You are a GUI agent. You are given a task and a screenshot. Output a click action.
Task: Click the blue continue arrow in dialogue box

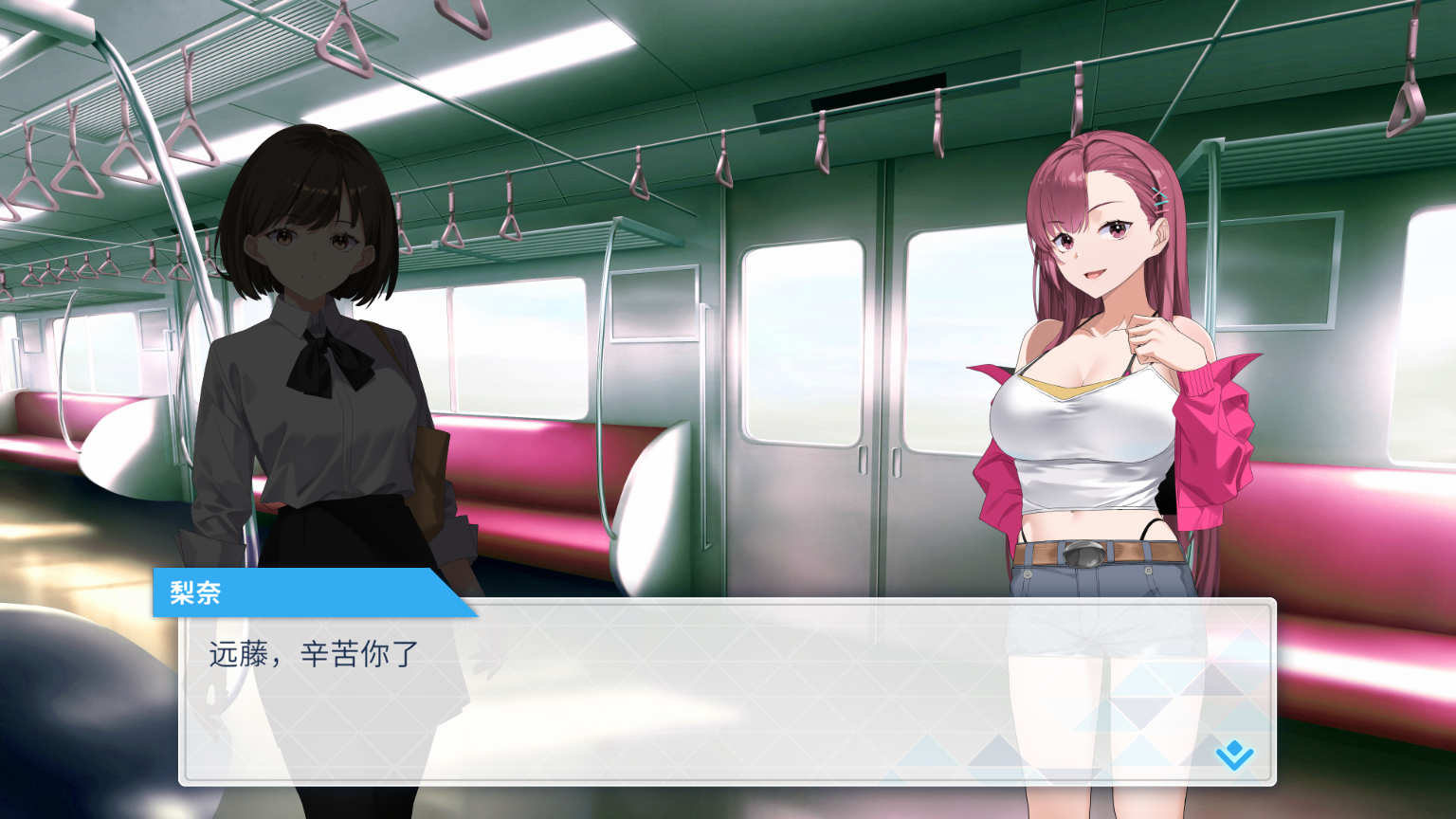point(1234,755)
